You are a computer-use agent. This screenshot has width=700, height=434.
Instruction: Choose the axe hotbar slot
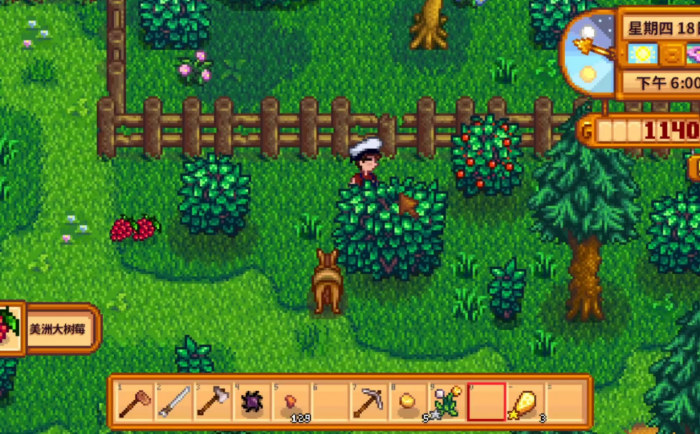tap(211, 402)
